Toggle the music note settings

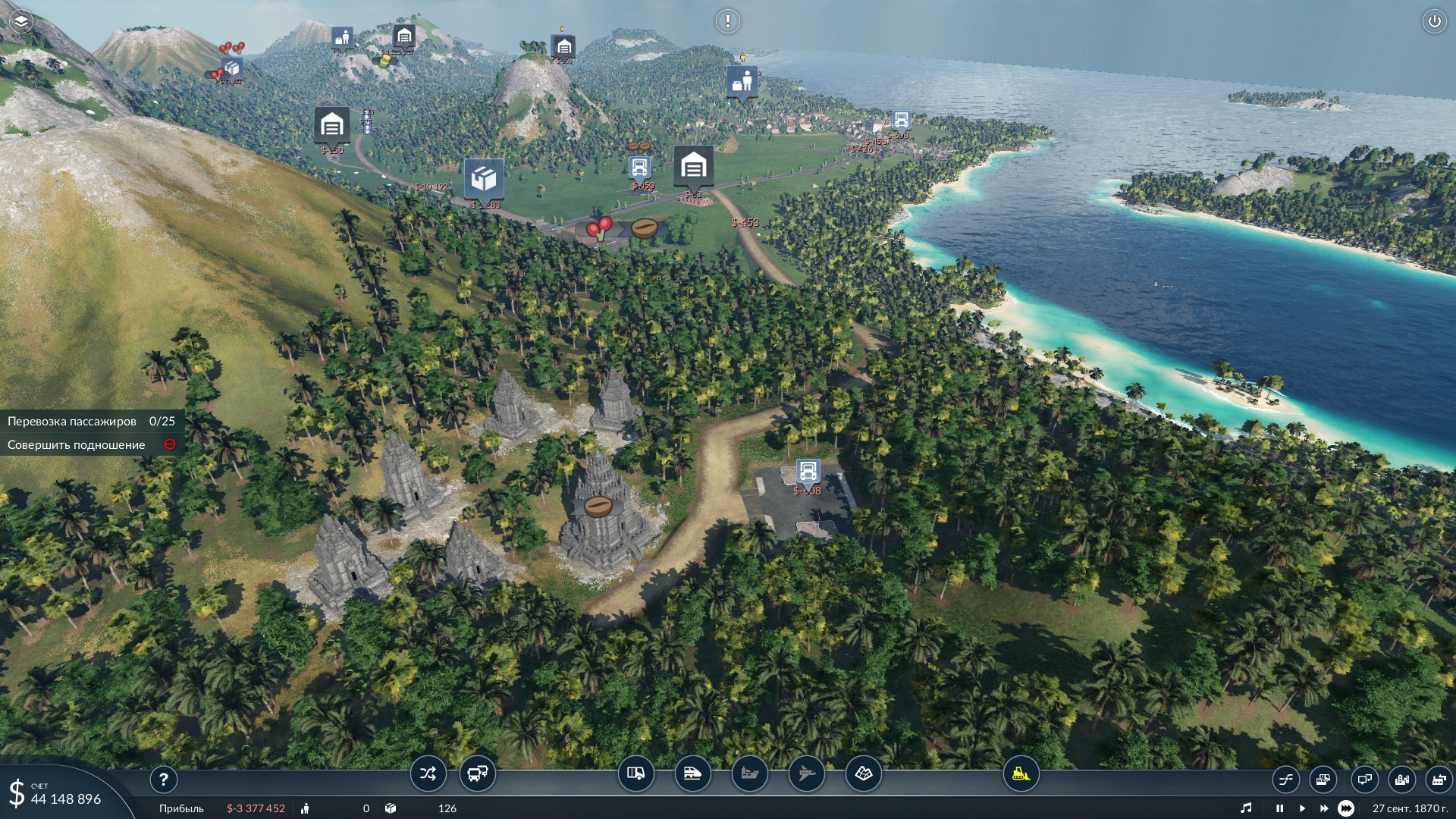[x=1246, y=808]
